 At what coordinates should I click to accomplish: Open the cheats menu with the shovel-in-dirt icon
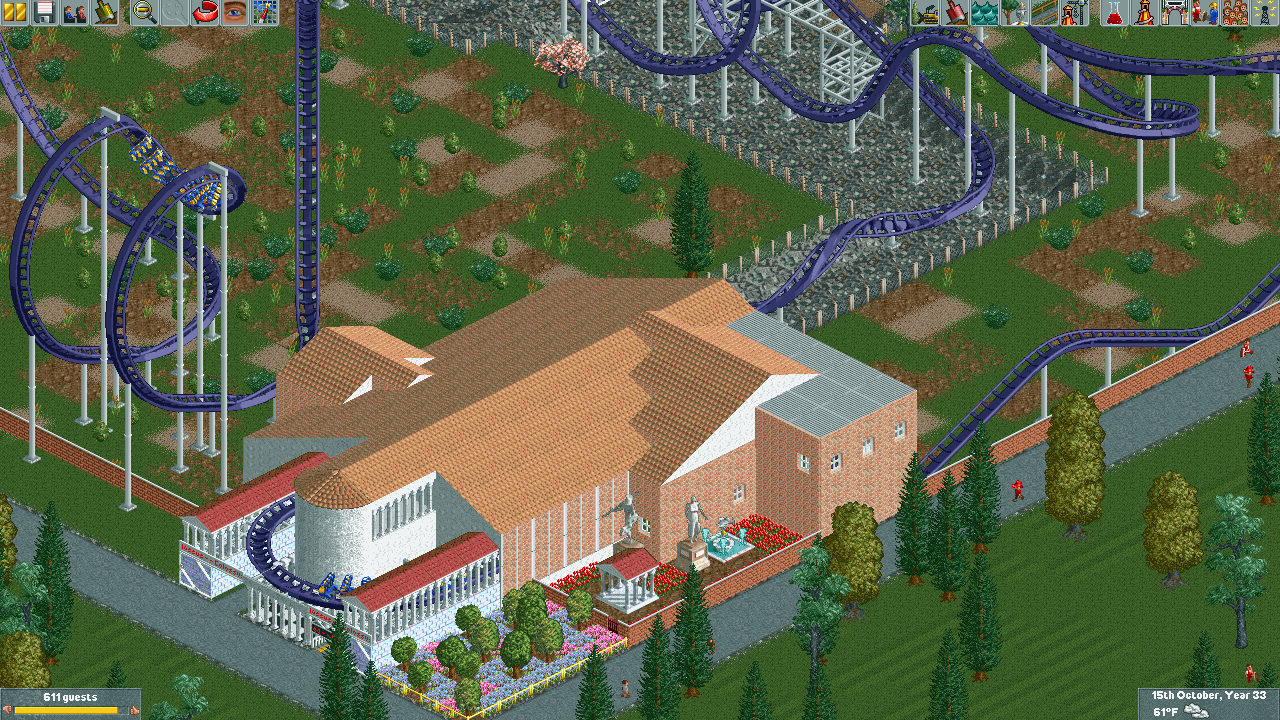(104, 12)
